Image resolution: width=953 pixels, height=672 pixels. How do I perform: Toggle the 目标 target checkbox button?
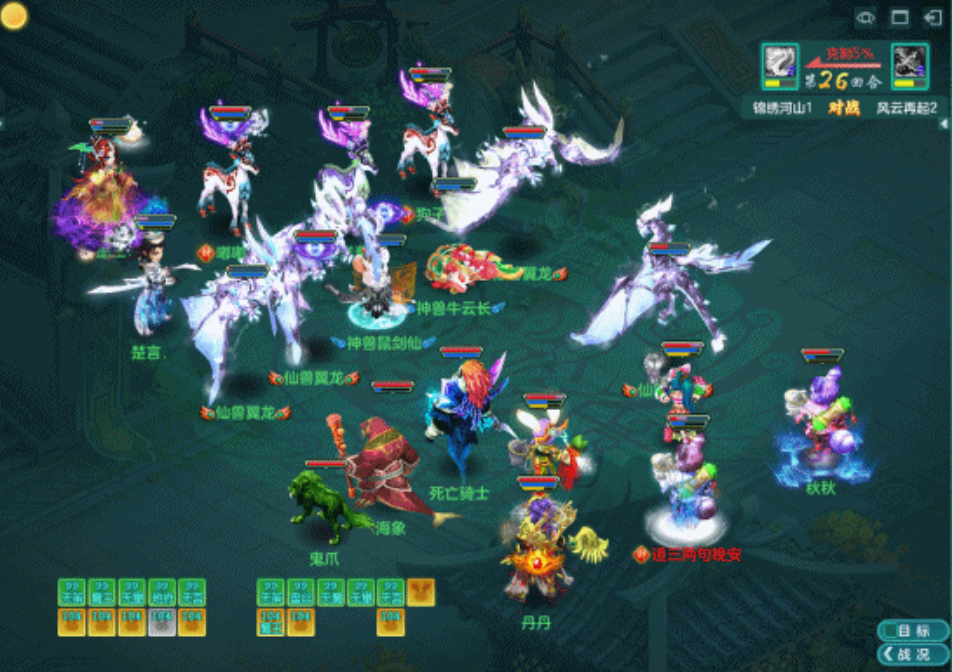click(x=913, y=631)
